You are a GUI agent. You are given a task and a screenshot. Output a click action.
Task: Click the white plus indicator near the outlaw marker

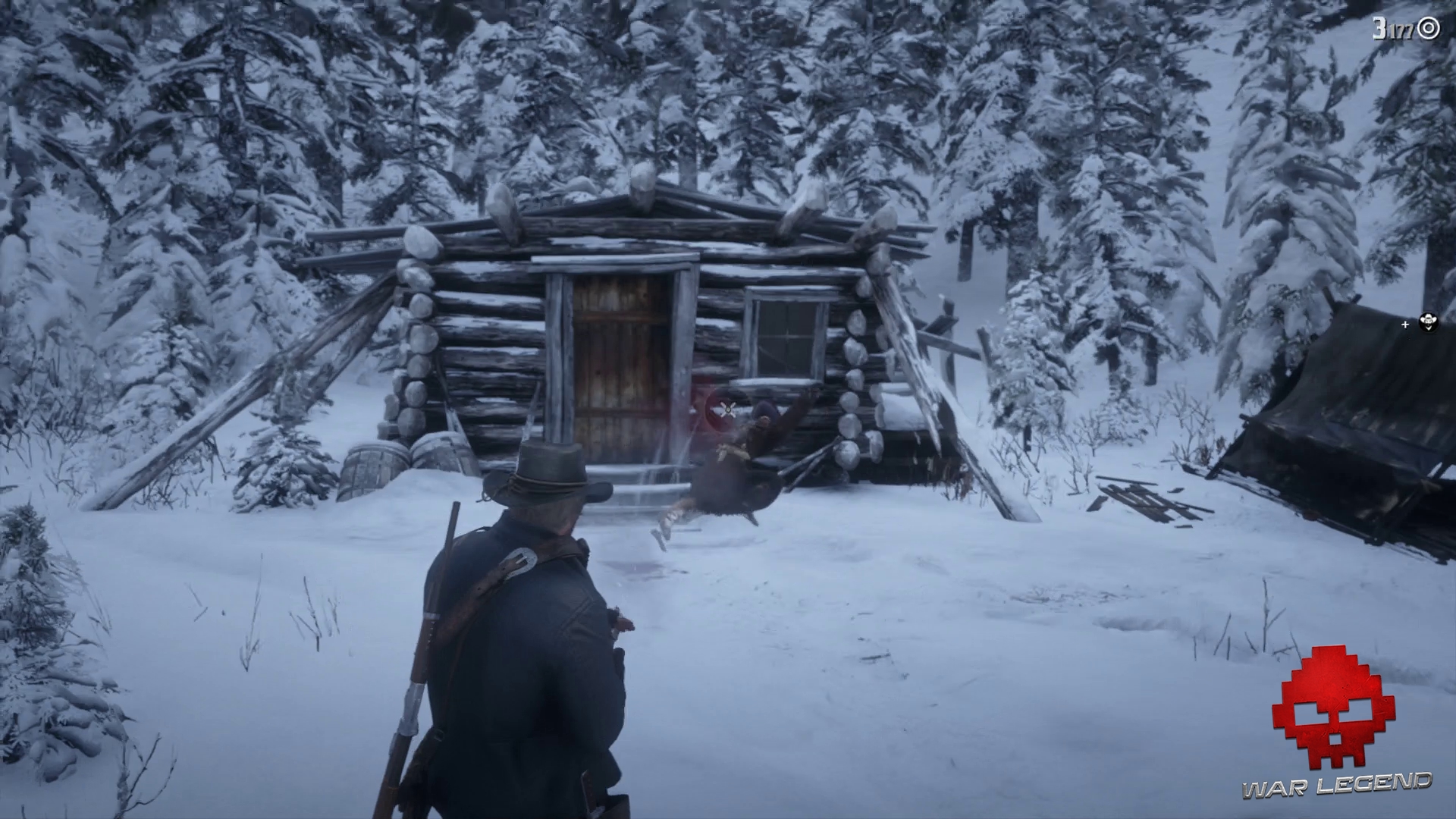coord(1405,325)
